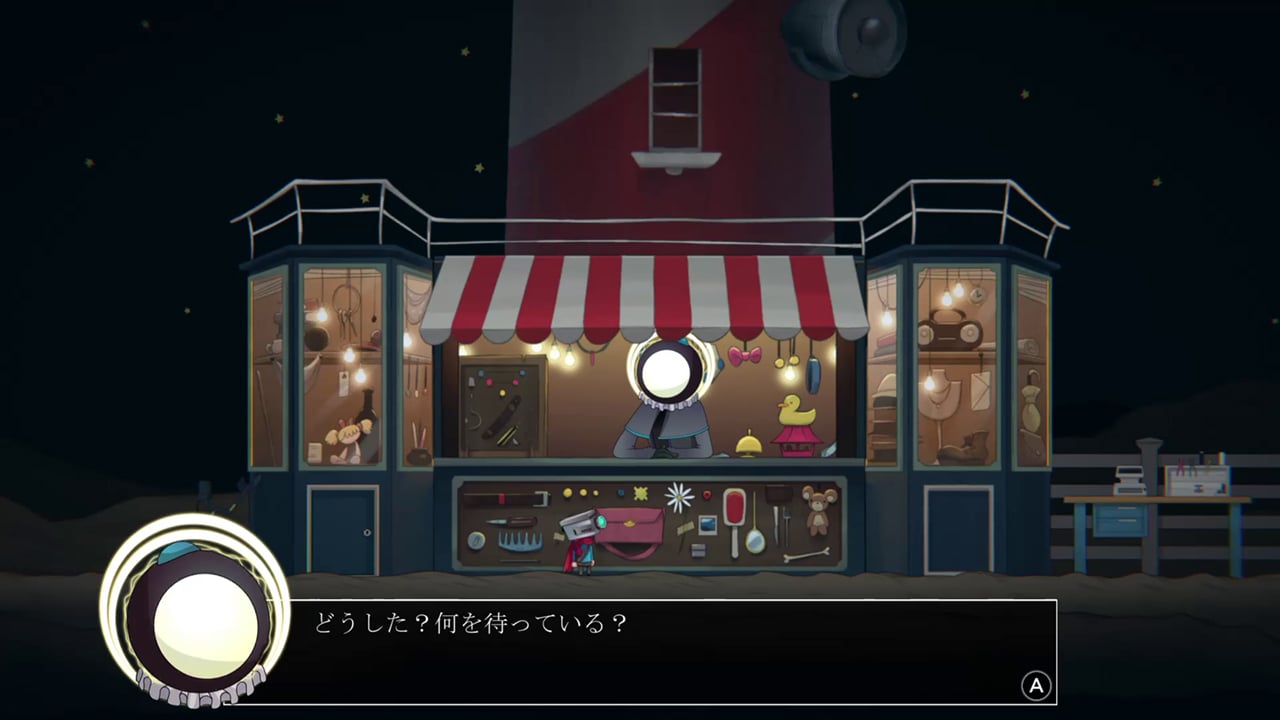Inspect the polaroid photo pinned to the board
1280x720 pixels.
(706, 524)
